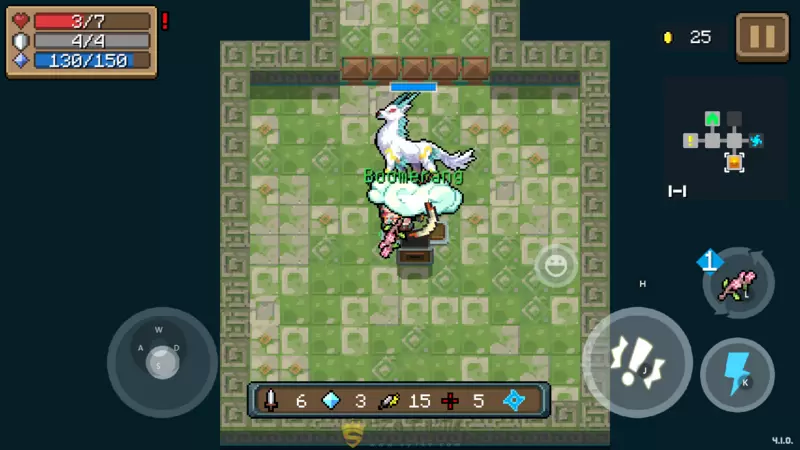The height and width of the screenshot is (450, 800).
Task: Pause the game with the pause button
Action: click(x=762, y=37)
